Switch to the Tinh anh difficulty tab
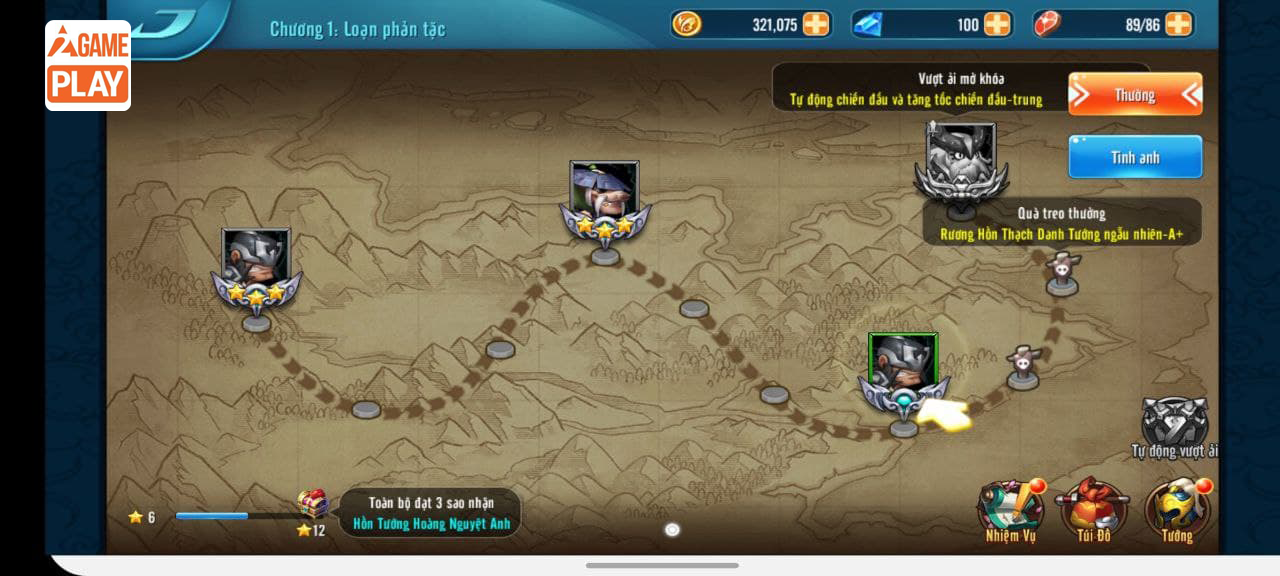This screenshot has height=576, width=1280. click(1135, 157)
